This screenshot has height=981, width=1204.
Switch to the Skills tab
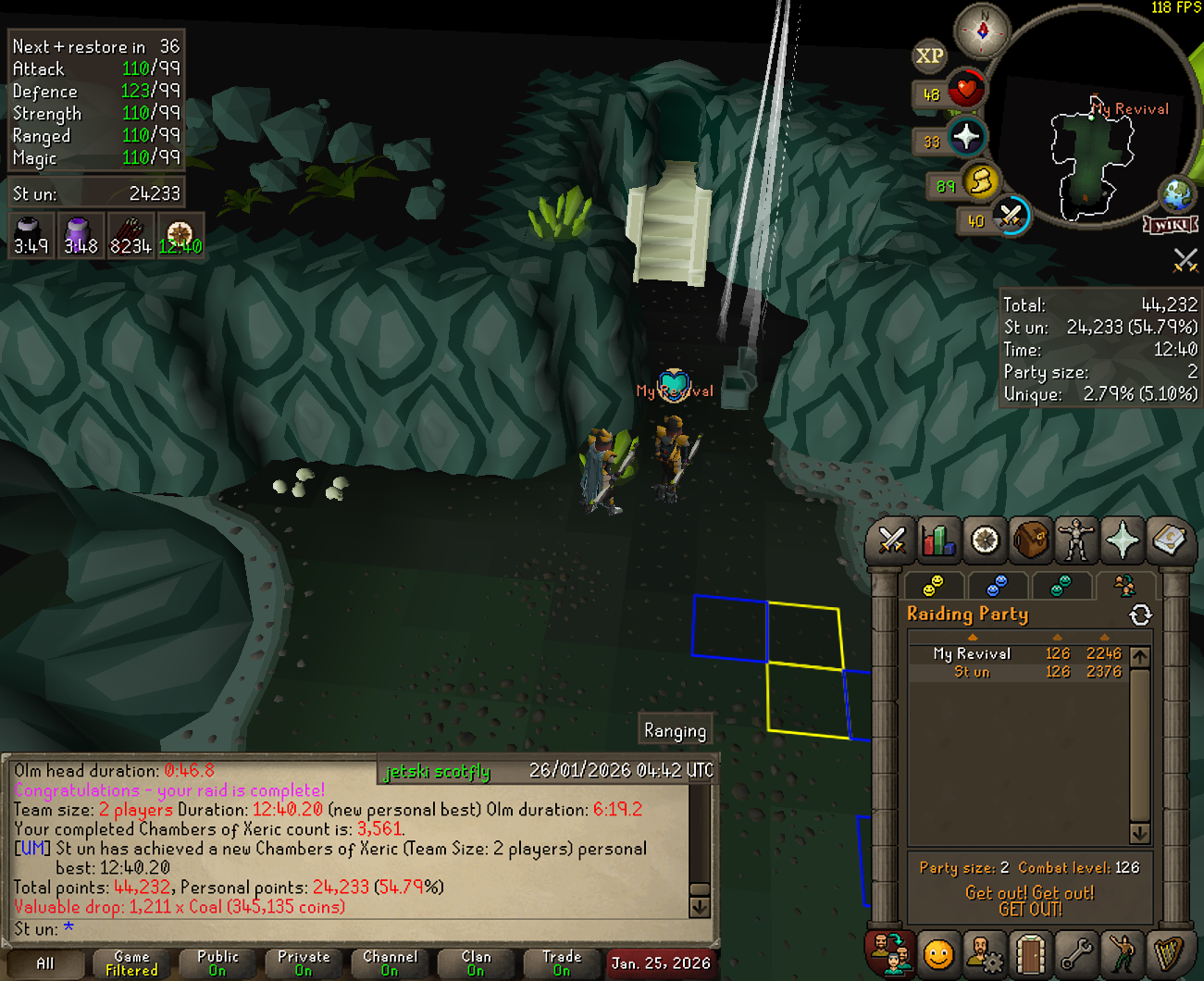[937, 540]
